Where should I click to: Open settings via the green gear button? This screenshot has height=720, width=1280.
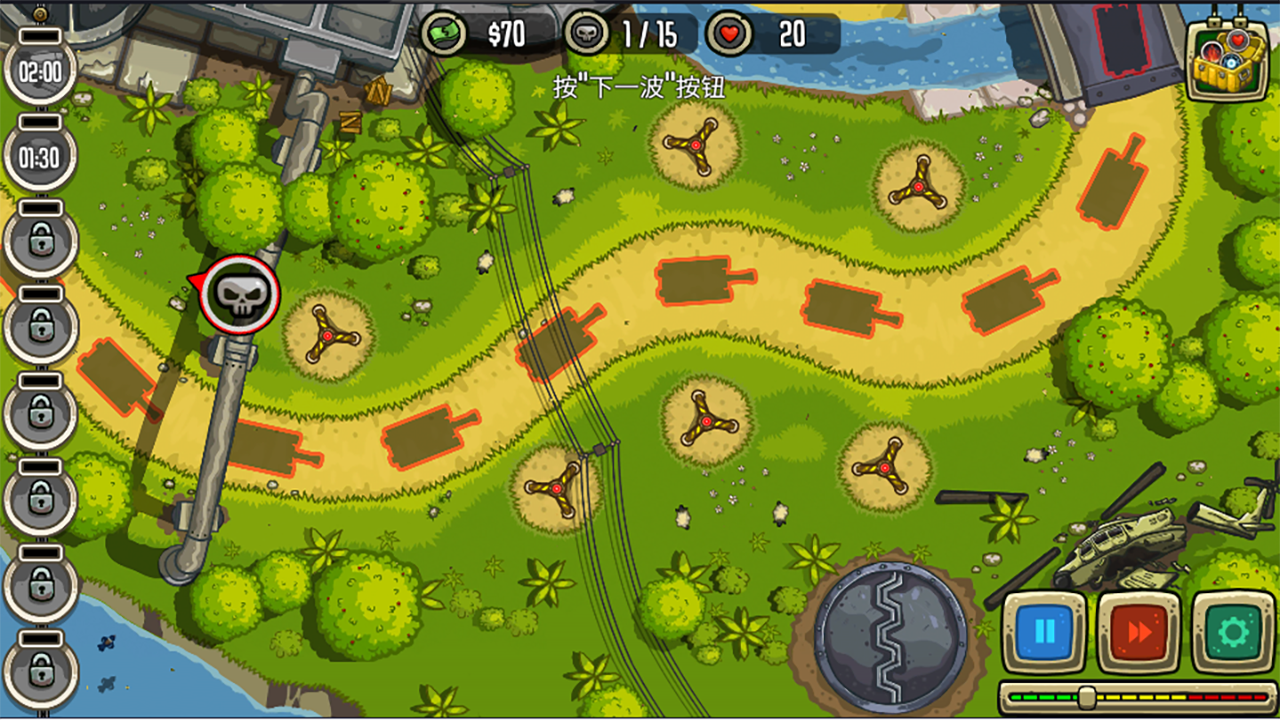tap(1232, 631)
